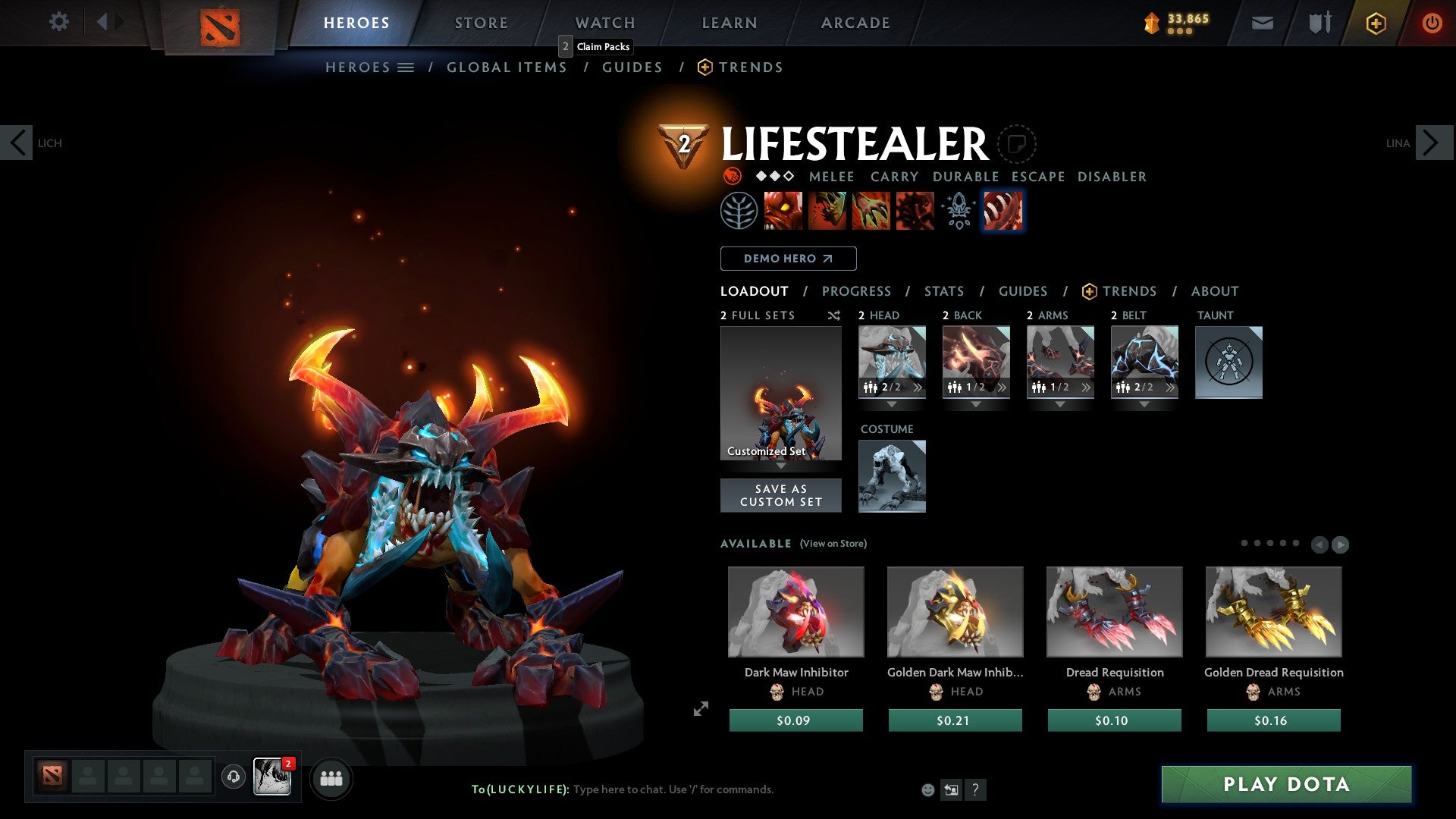Screen dimensions: 1456x819
Task: Click the settings gear icon
Action: pos(58,22)
